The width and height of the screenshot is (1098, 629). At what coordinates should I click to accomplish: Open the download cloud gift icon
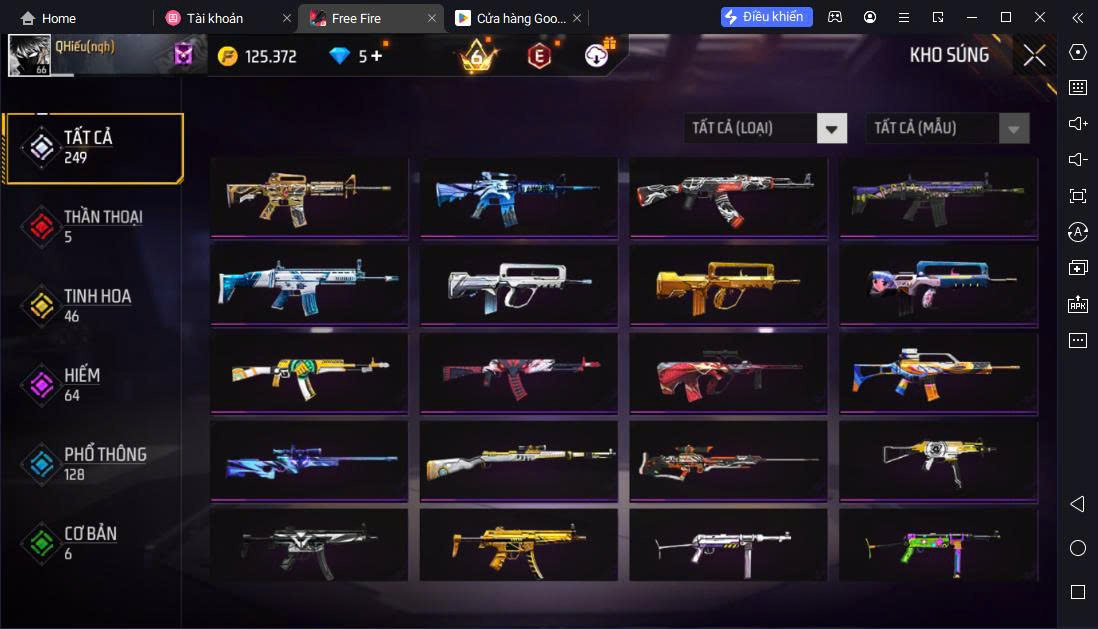[599, 55]
